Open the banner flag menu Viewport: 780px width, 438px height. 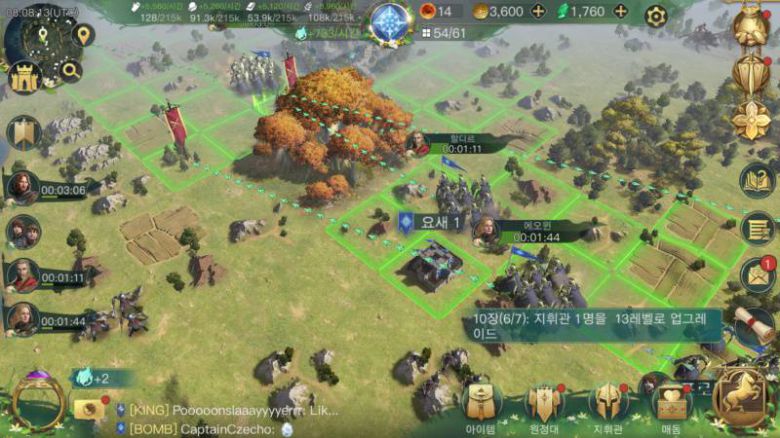pyautogui.click(x=22, y=132)
